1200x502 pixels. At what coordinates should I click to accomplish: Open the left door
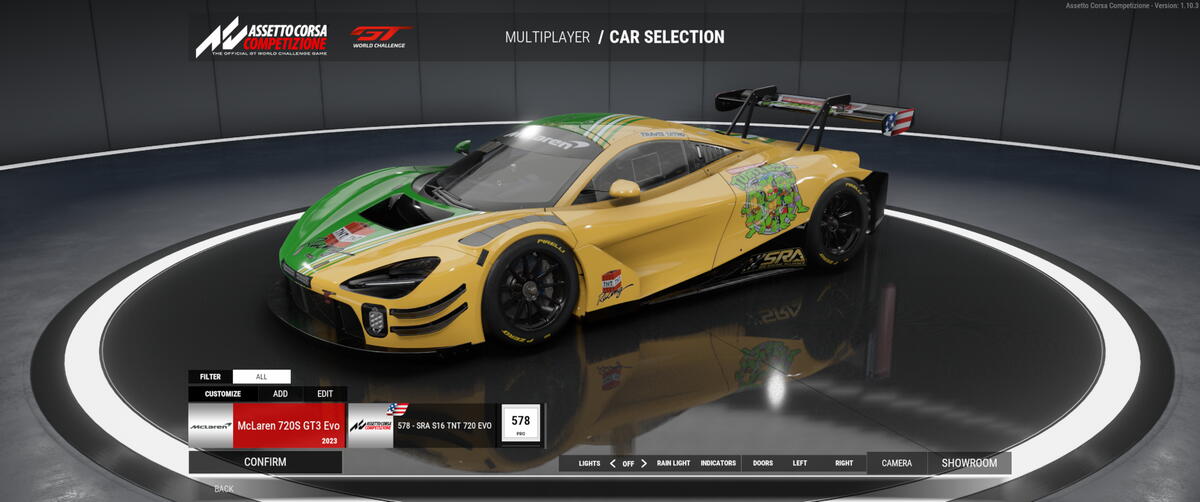[800, 463]
